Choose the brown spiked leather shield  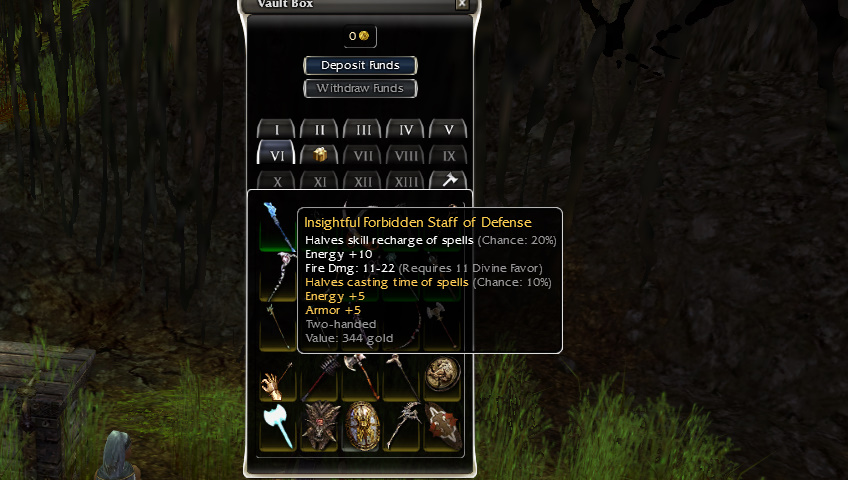pyautogui.click(x=443, y=425)
